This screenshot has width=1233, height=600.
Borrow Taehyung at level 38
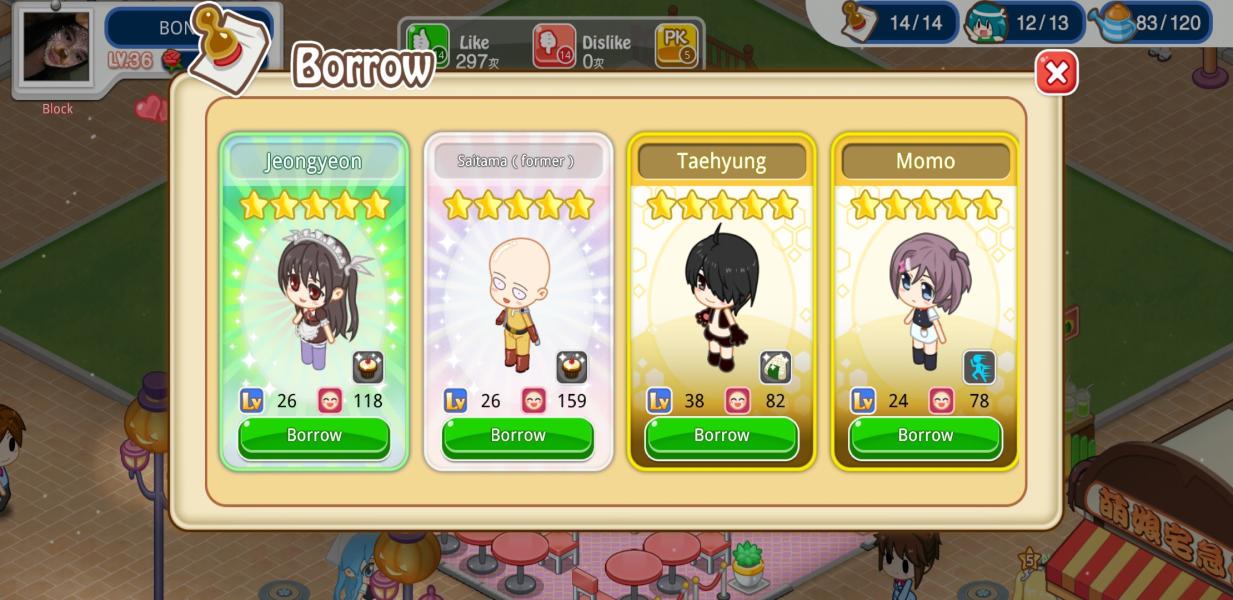pyautogui.click(x=721, y=436)
